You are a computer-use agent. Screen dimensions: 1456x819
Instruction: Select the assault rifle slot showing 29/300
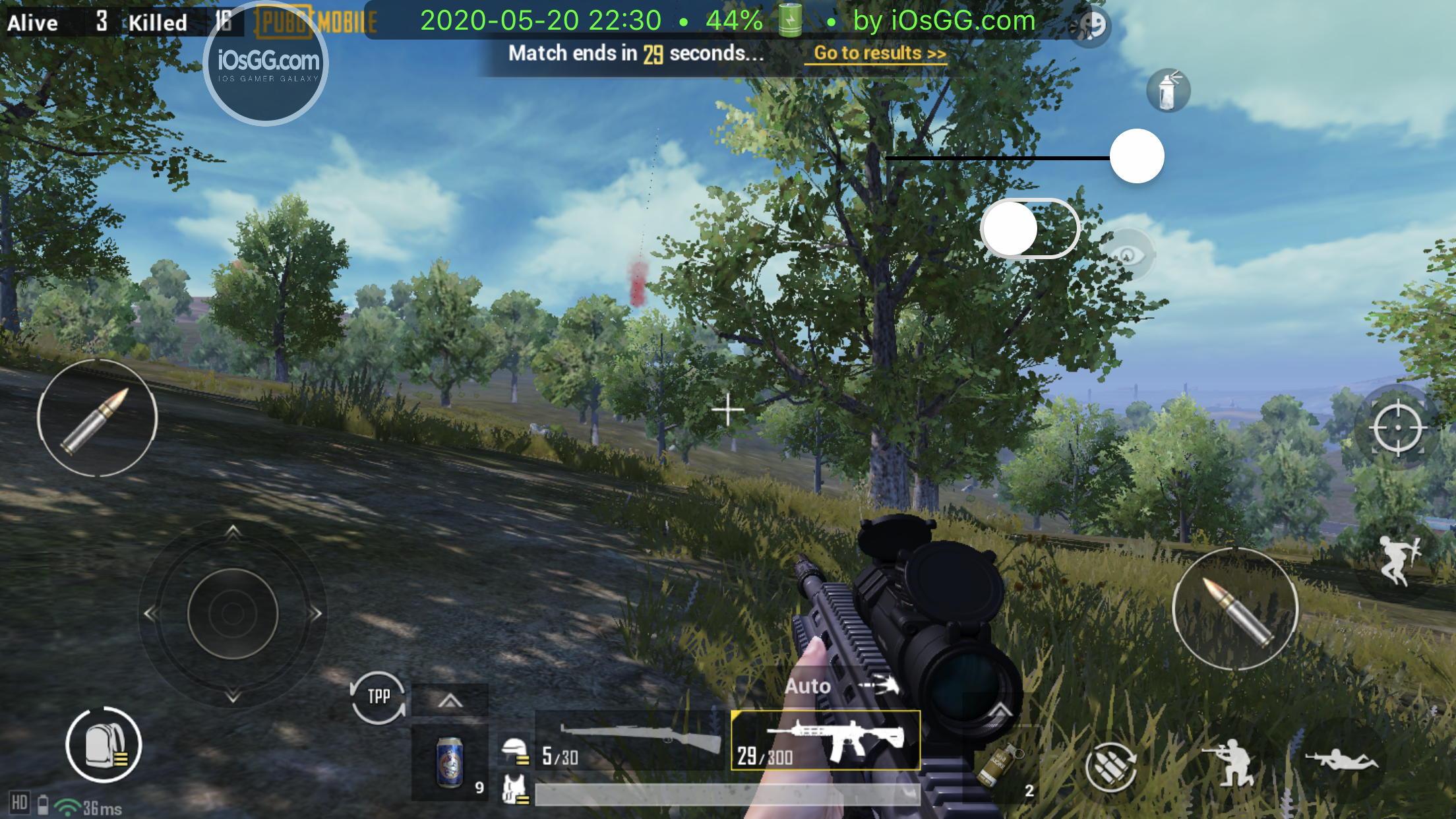tap(825, 740)
